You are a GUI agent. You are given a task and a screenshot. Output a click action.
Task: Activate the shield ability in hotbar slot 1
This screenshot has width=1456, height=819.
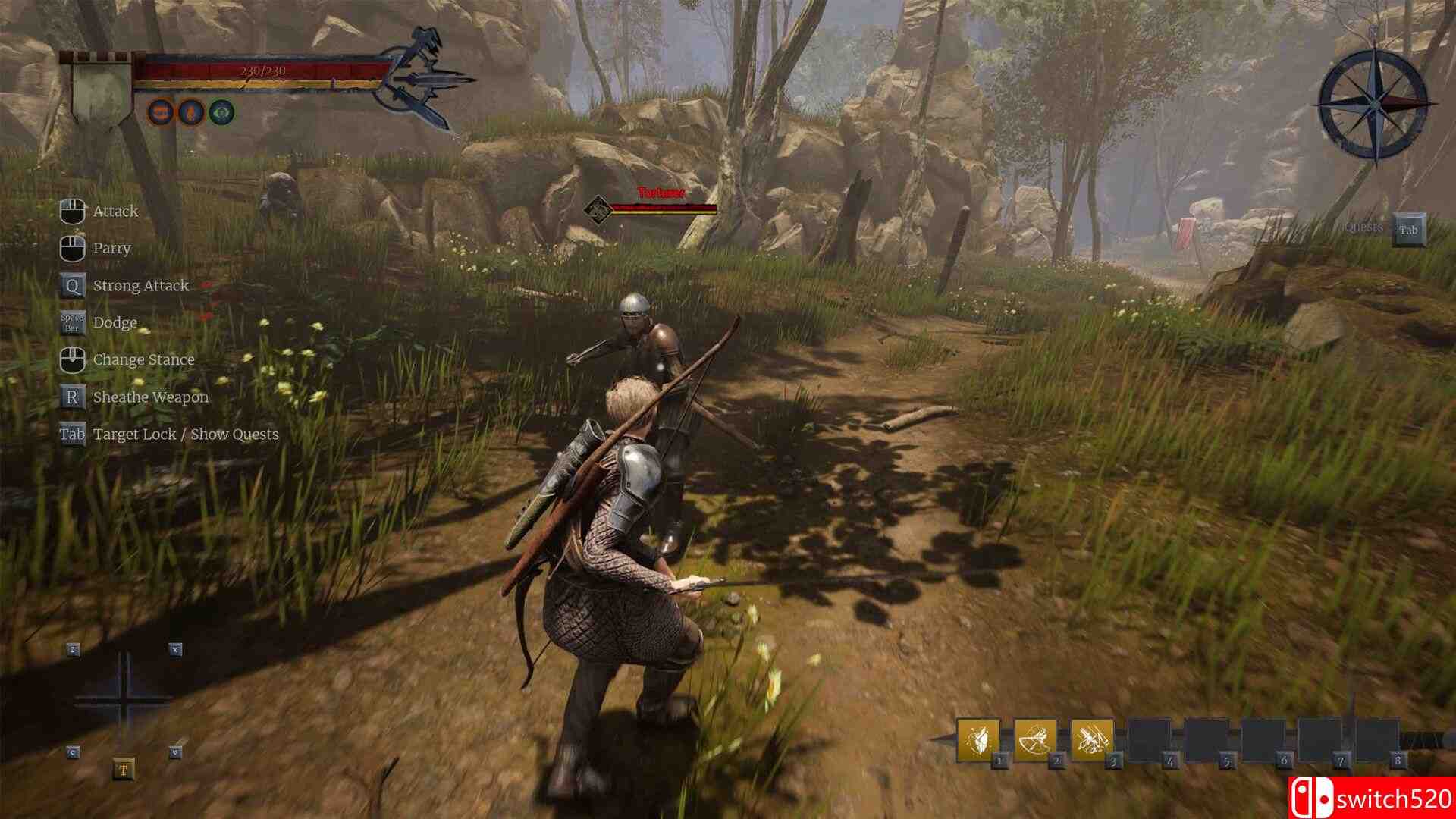[x=978, y=739]
